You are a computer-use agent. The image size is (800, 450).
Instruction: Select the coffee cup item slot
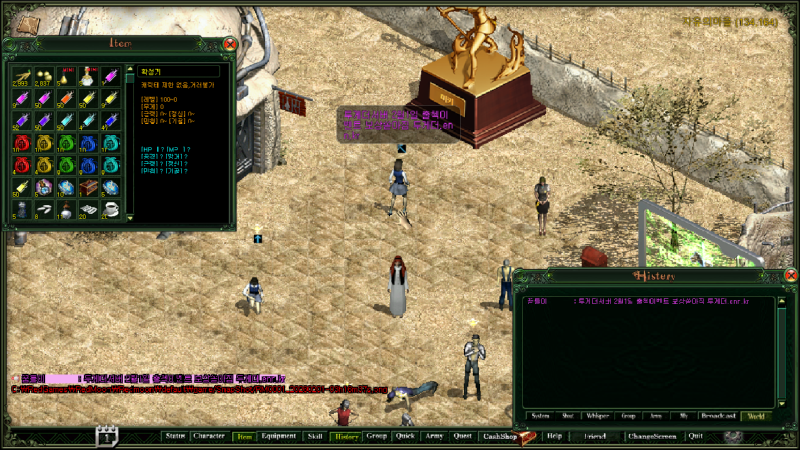110,208
